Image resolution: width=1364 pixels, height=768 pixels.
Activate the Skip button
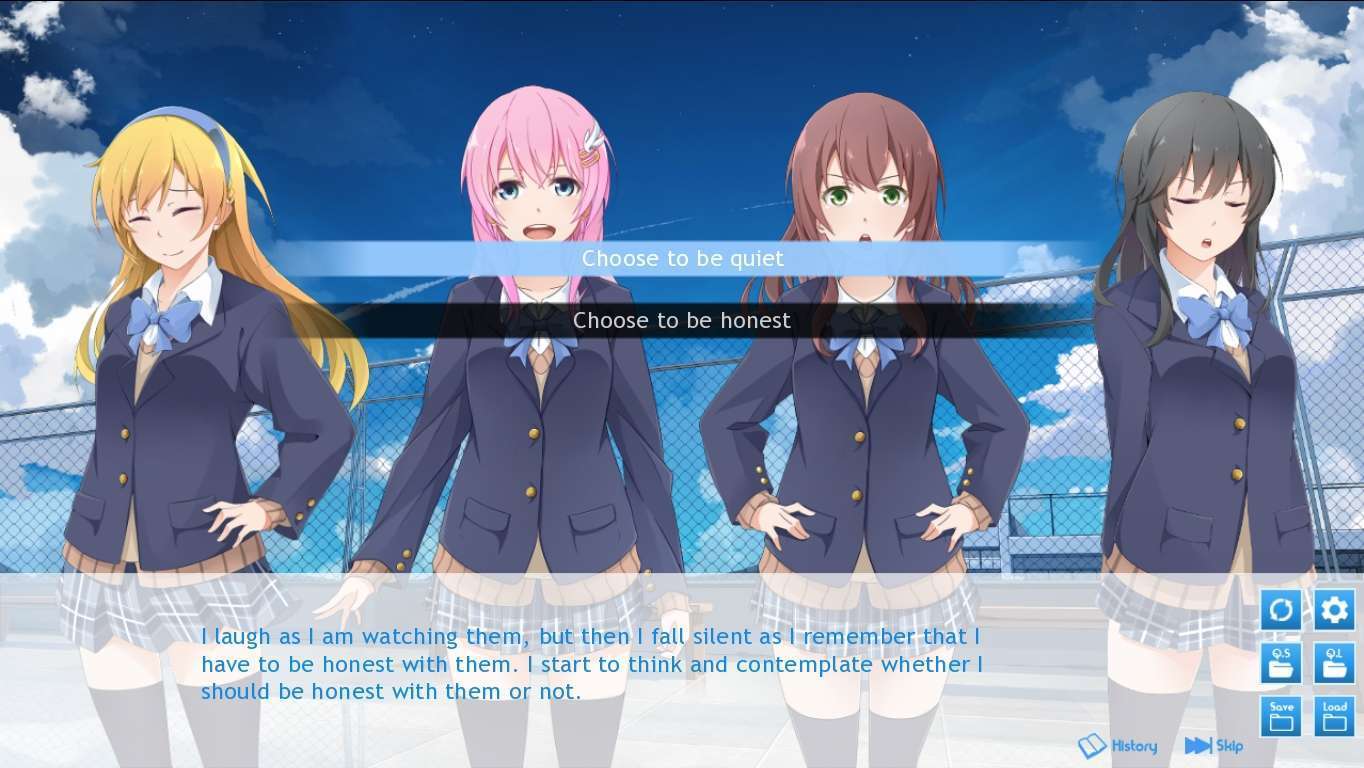pos(1214,746)
